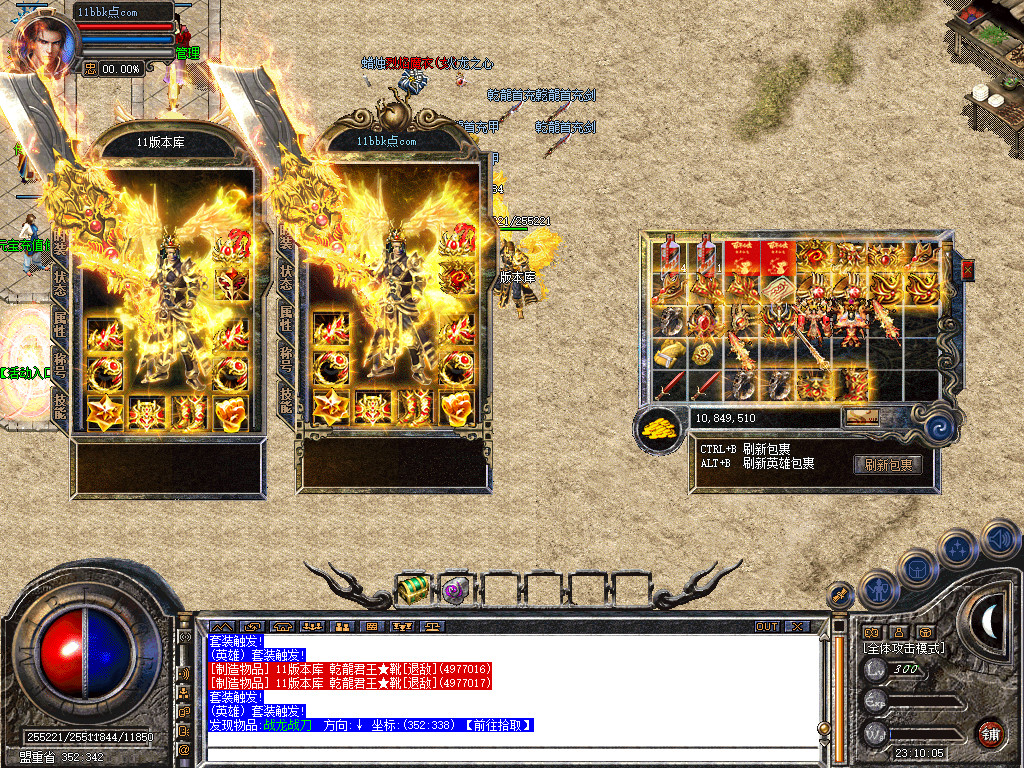
Task: Switch to 属性 tab in 11bbk点com panel
Action: point(286,319)
